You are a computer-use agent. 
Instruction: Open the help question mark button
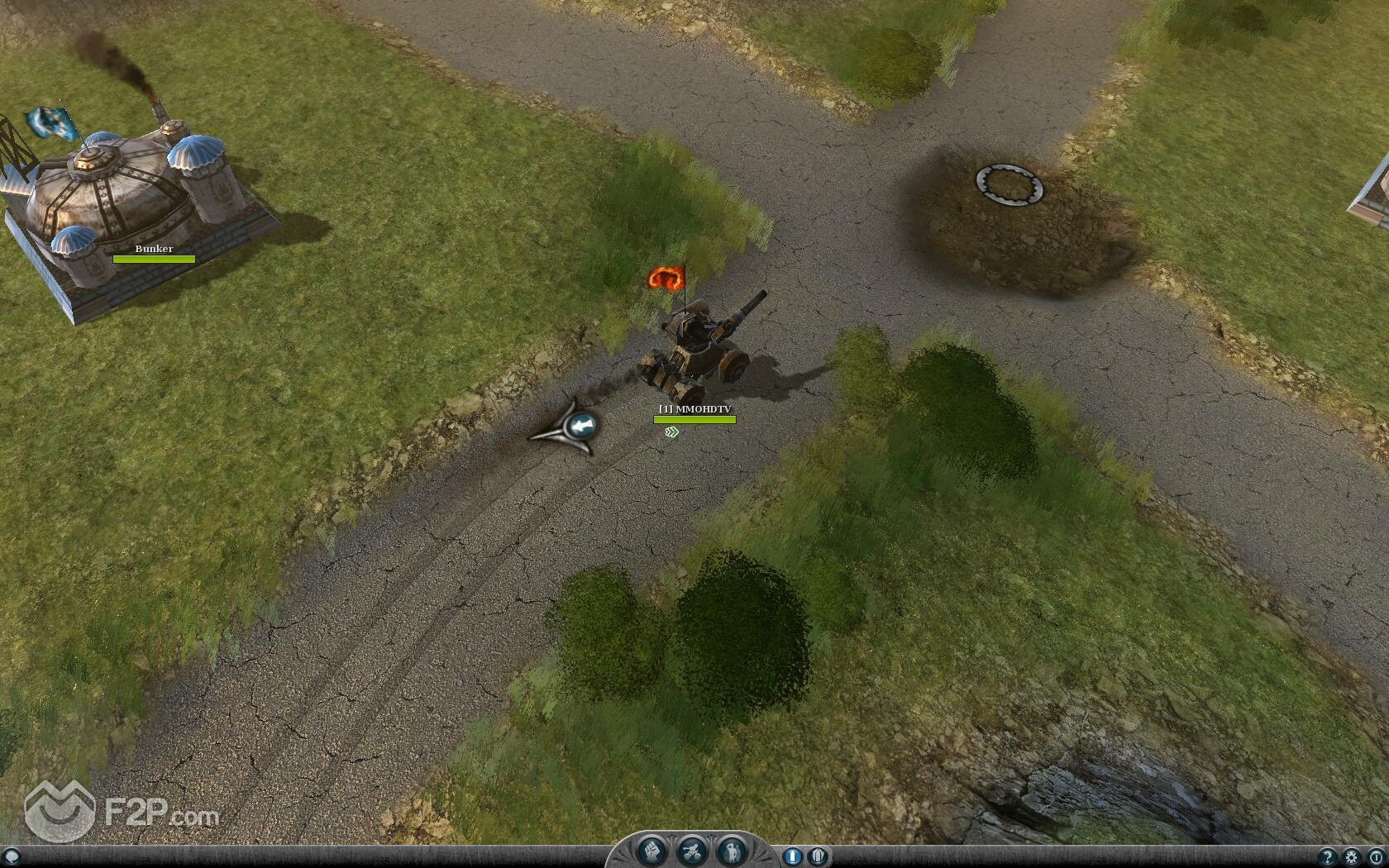coord(1328,857)
